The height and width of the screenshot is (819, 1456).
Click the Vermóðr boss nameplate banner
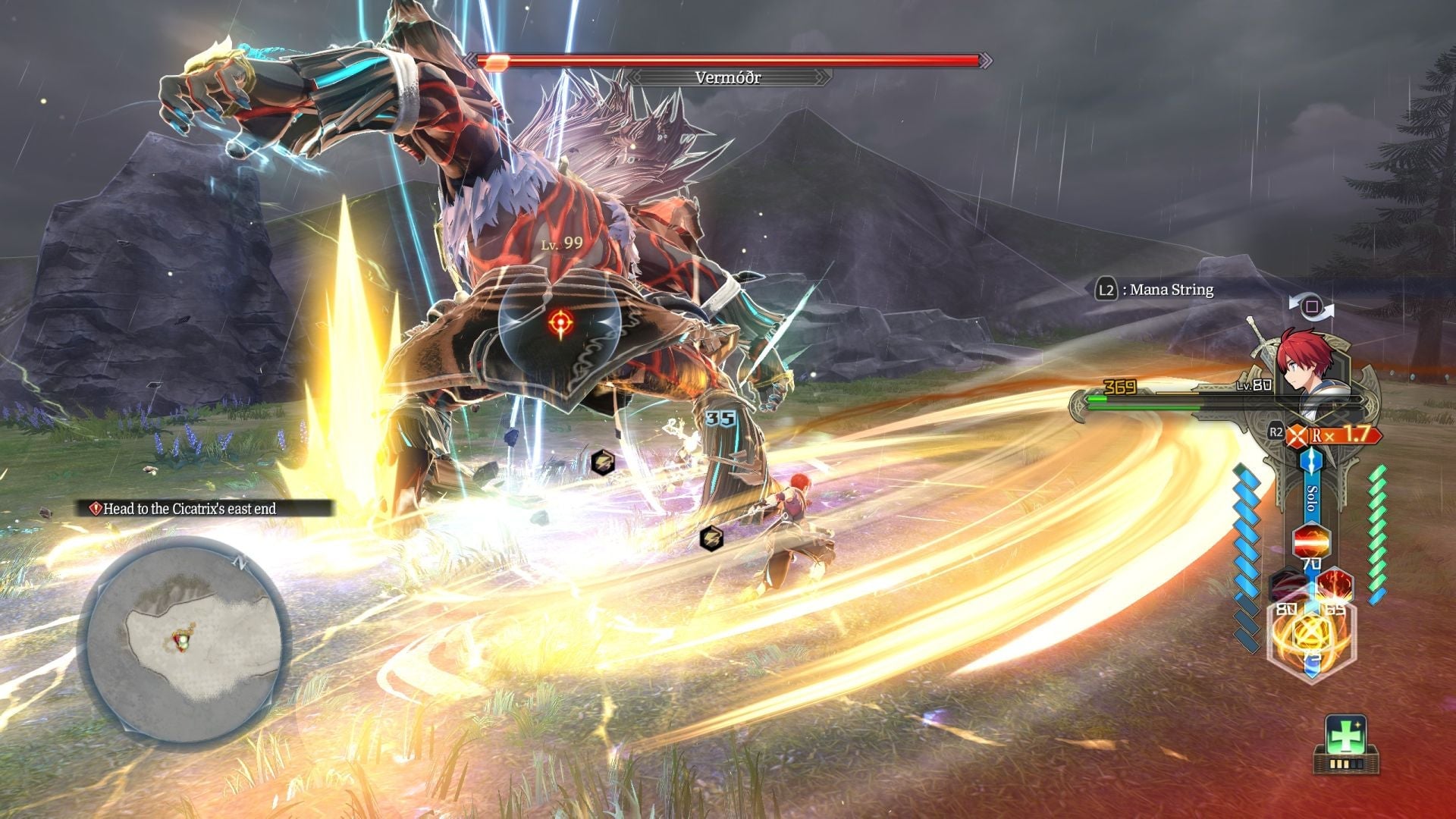(728, 76)
